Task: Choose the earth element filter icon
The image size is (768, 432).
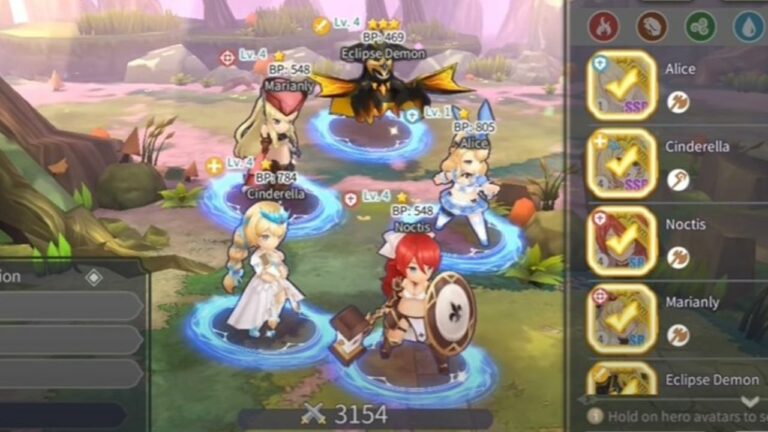Action: (651, 26)
